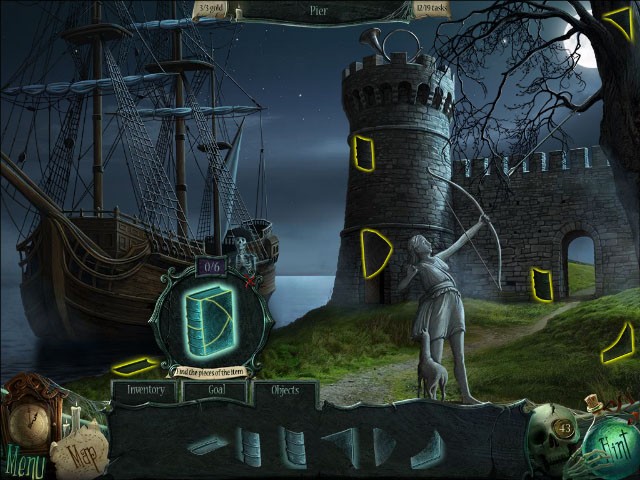Screen dimensions: 640x480
Task: Click the glowing book item emblem
Action: [208, 320]
